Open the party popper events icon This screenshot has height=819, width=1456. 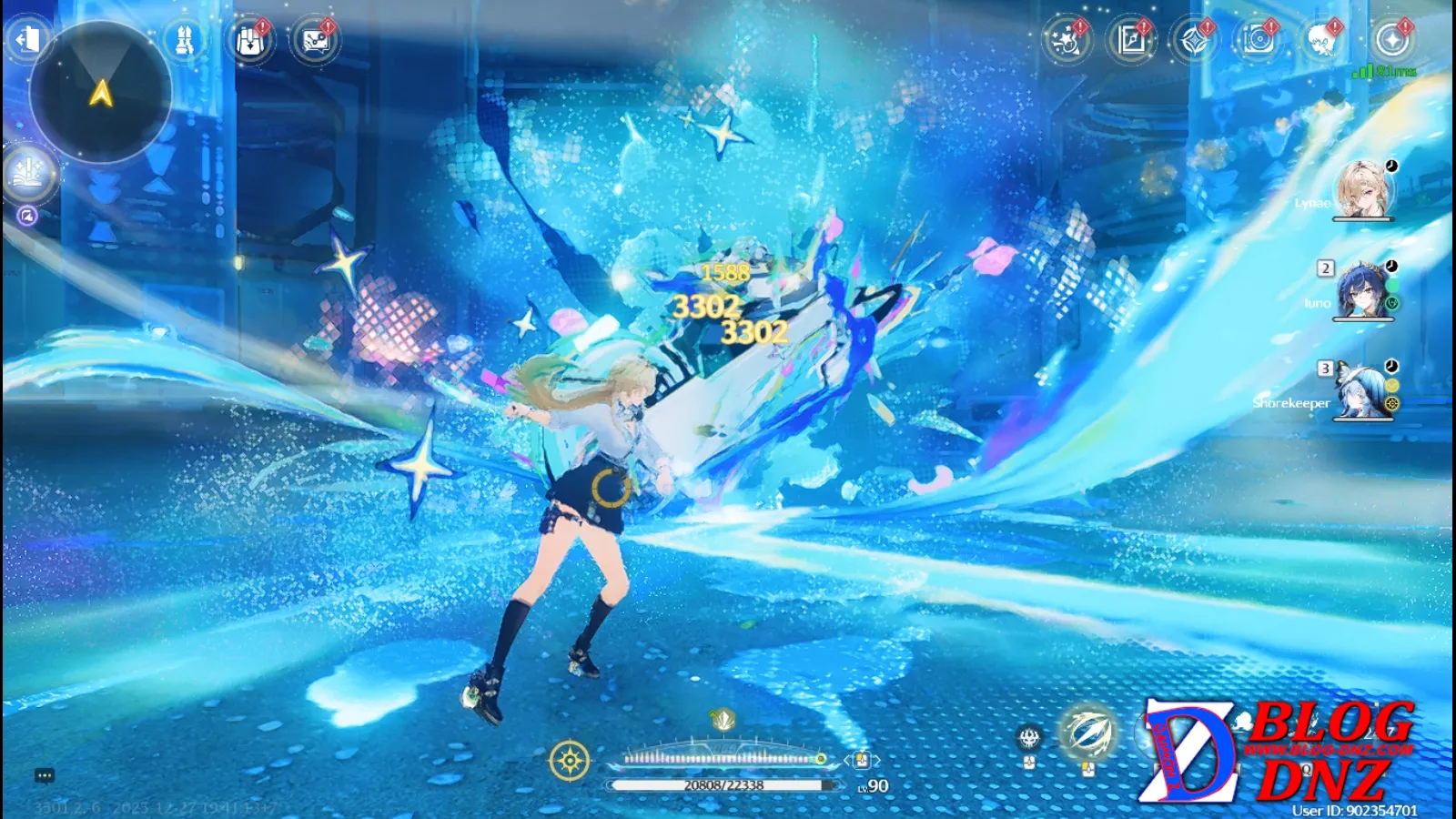coord(1066,40)
